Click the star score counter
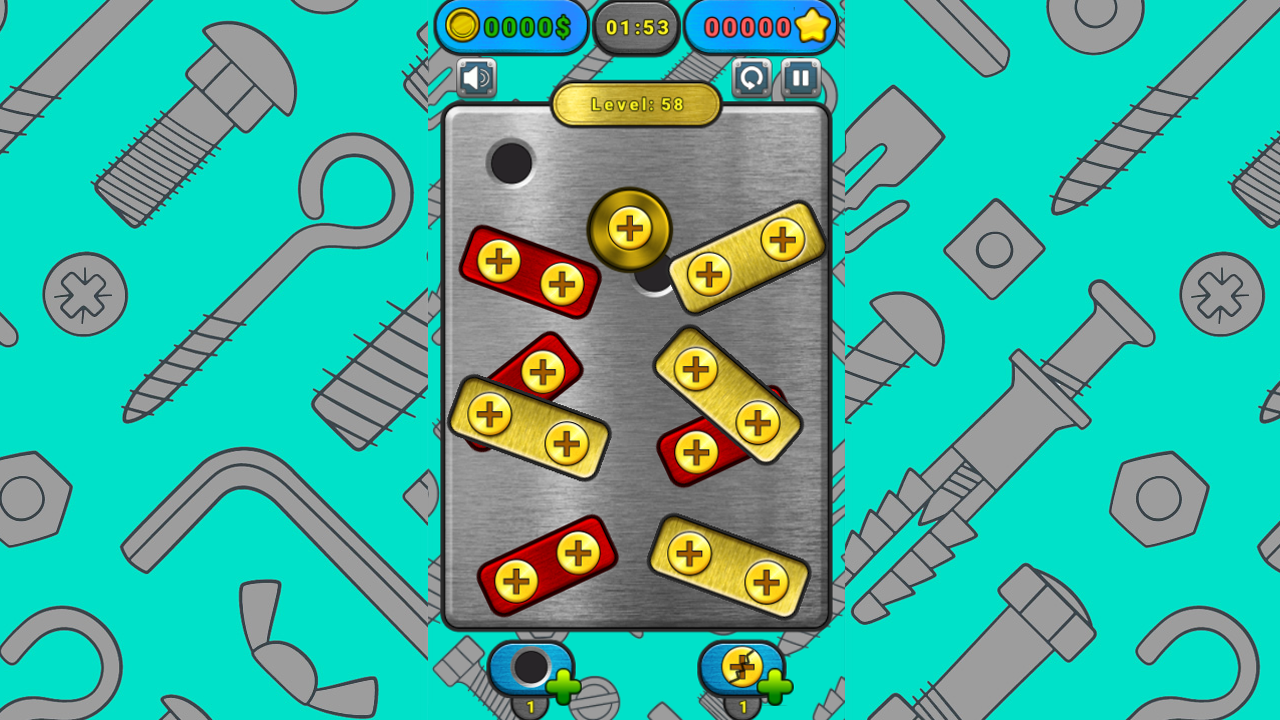1280x720 pixels. [x=762, y=27]
